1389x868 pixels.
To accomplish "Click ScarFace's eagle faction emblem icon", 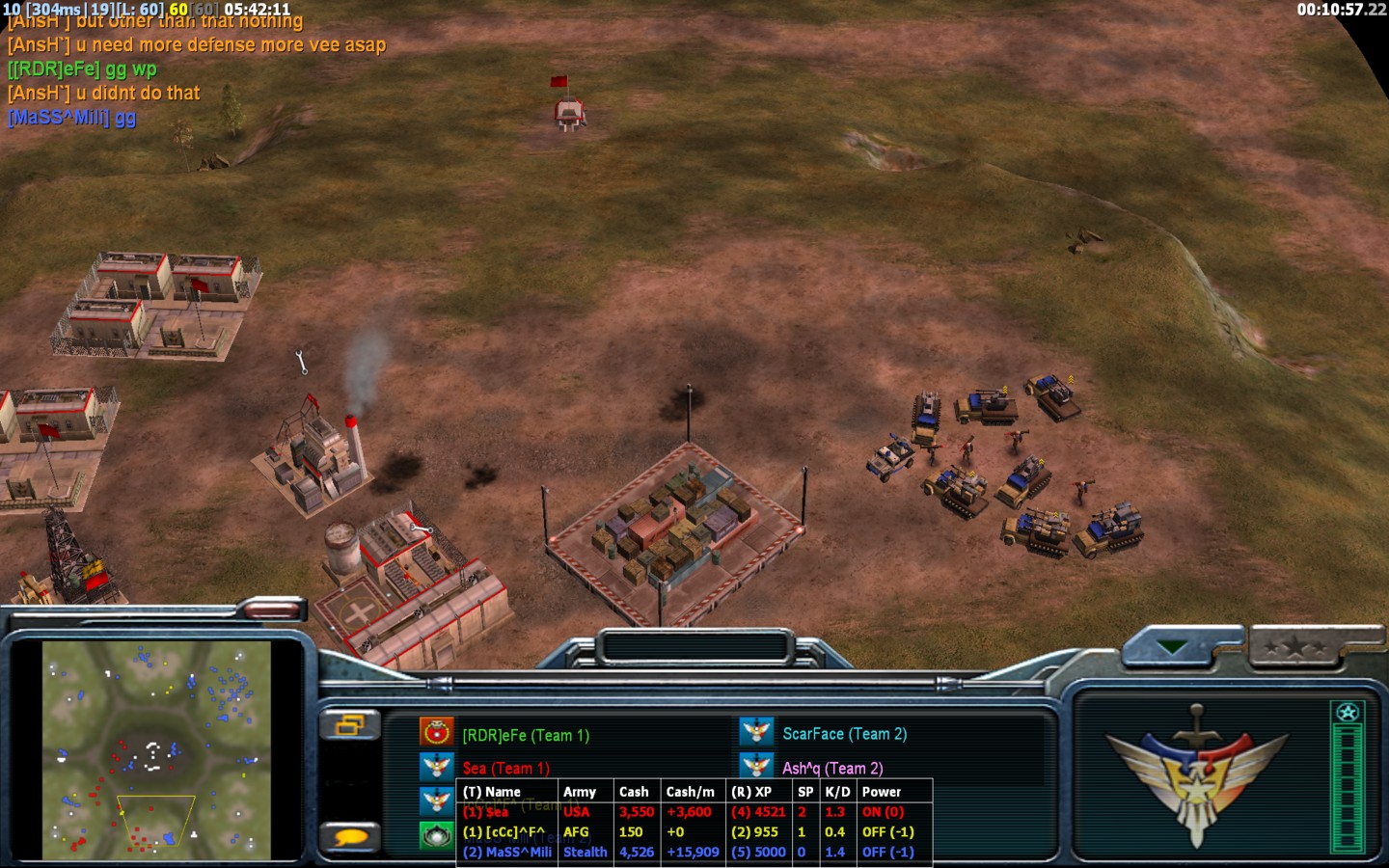I will [x=756, y=732].
